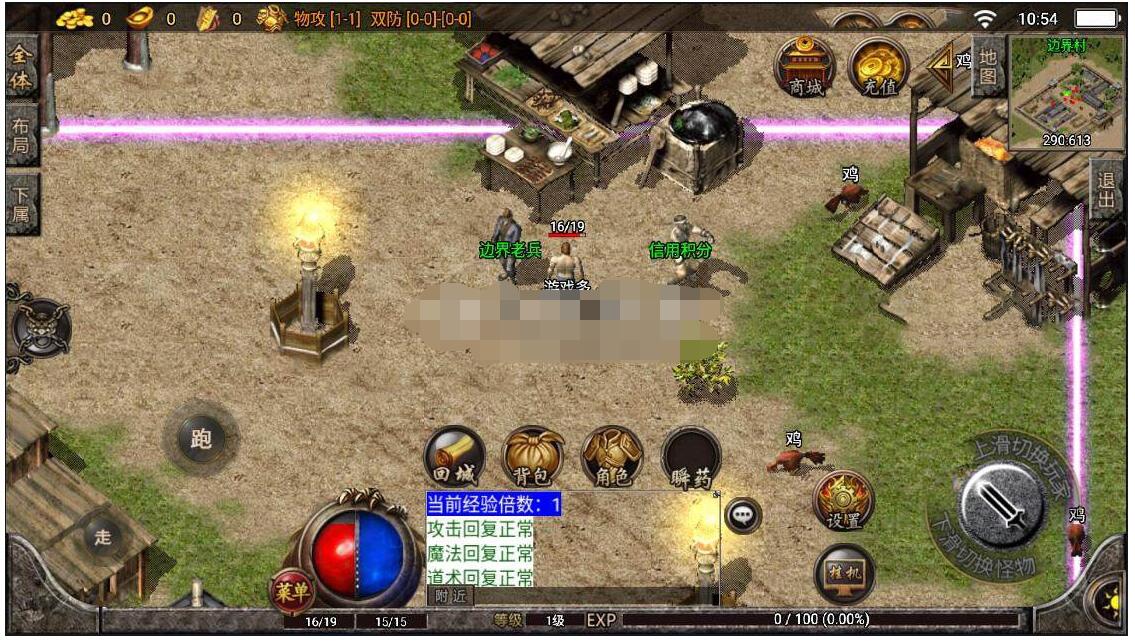Select the 布局 layout tab
This screenshot has height=643, width=1135.
(20, 136)
